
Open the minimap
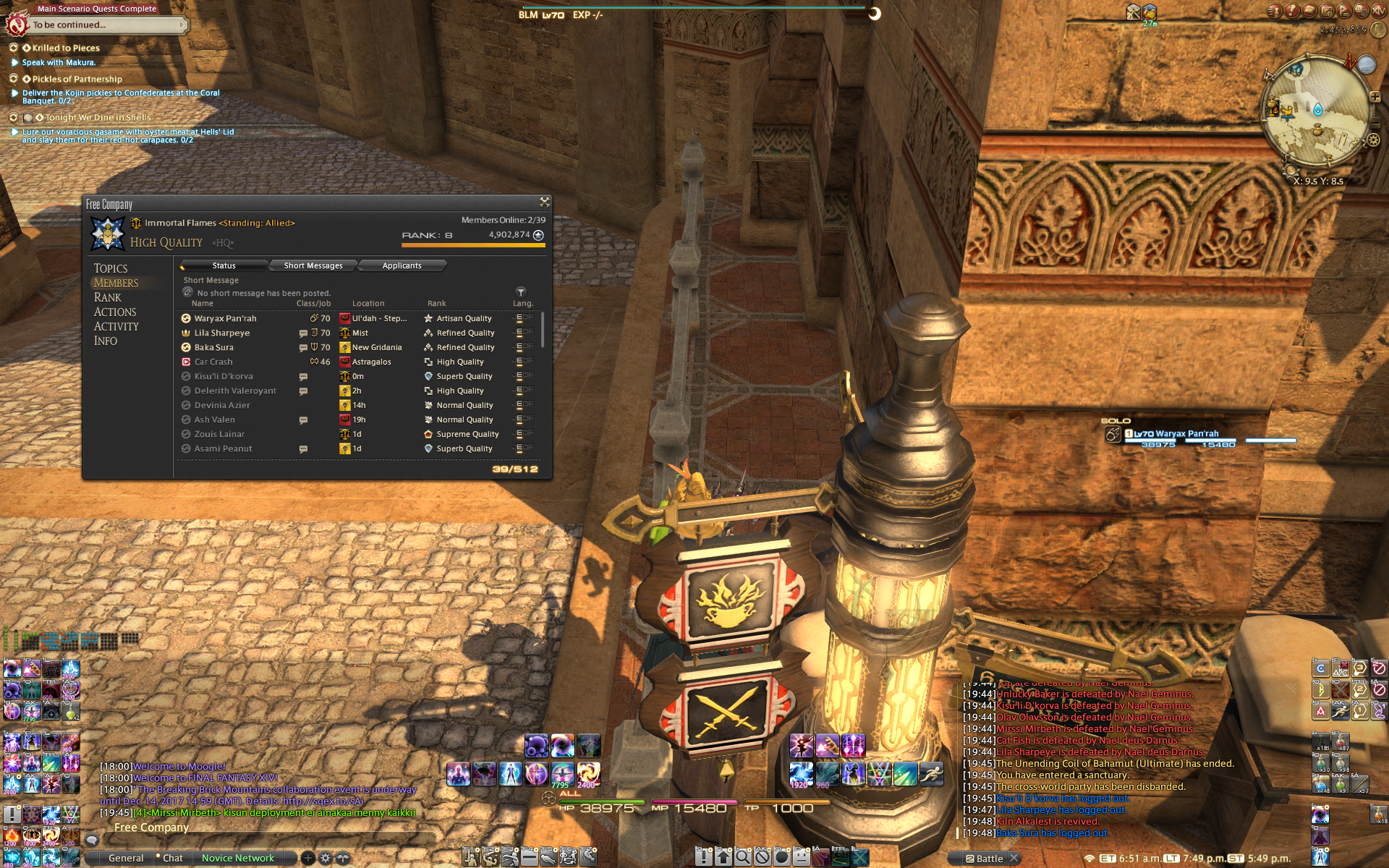pyautogui.click(x=1316, y=112)
